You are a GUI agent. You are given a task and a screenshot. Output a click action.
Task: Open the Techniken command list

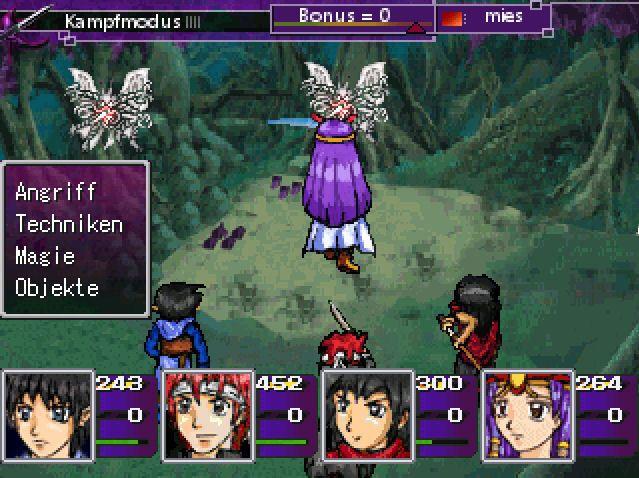[69, 223]
